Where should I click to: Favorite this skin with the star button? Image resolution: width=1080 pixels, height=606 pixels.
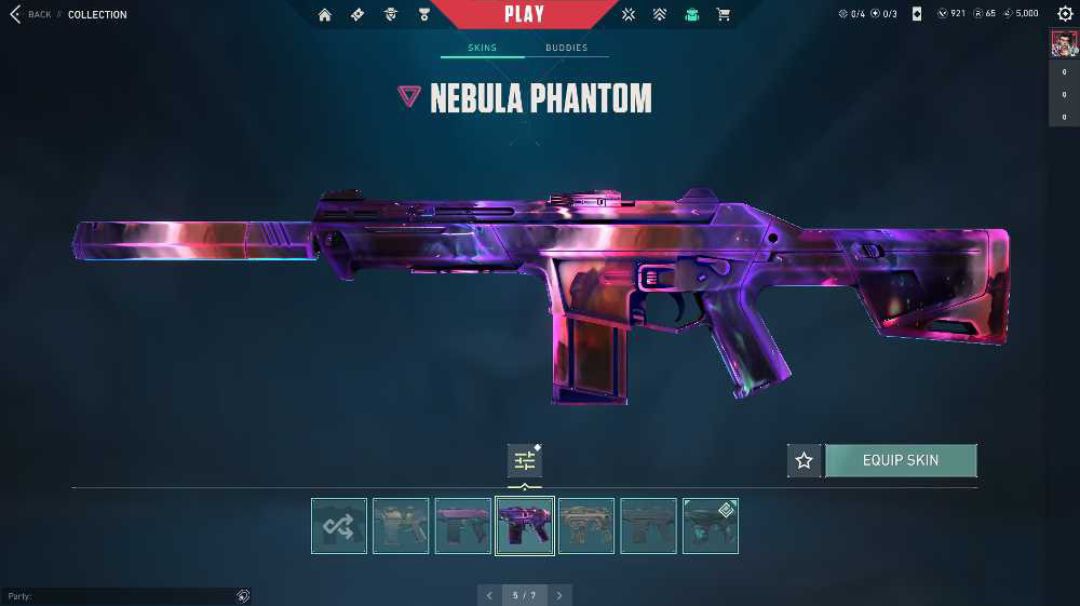(804, 461)
